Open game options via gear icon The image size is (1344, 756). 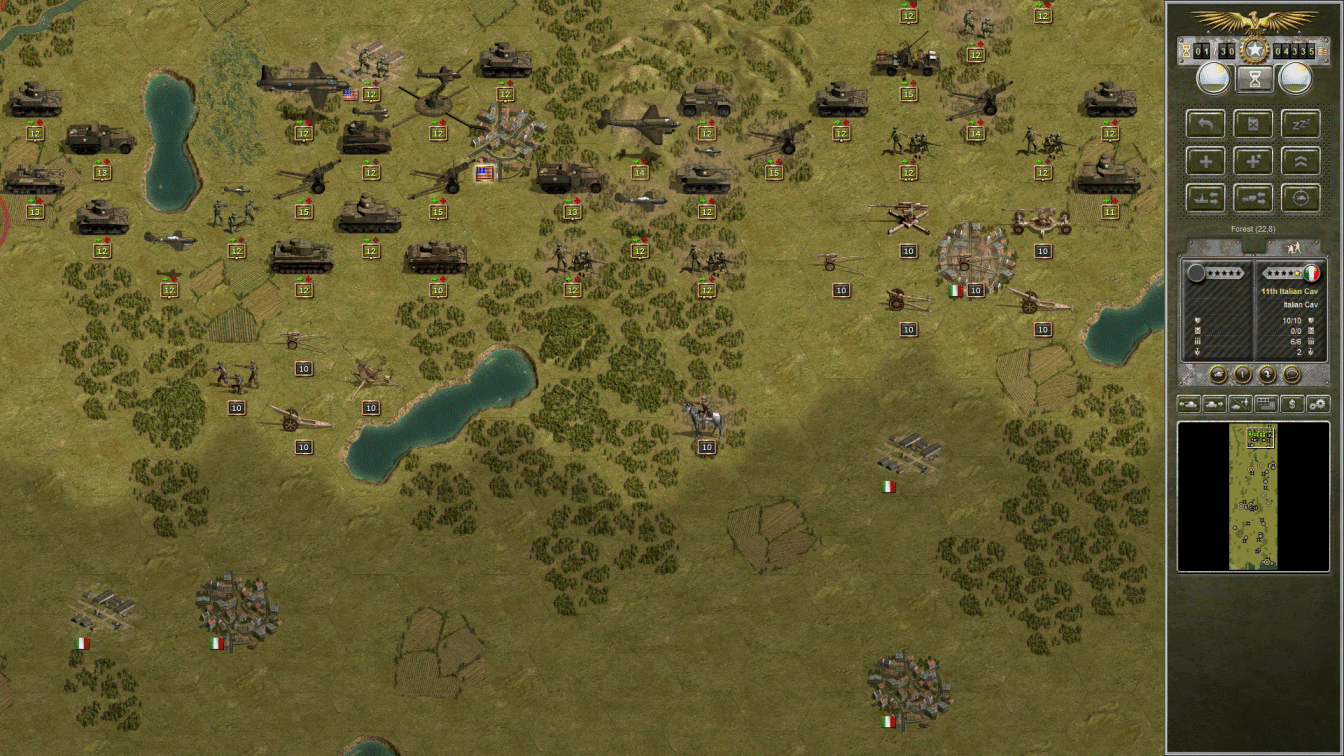(1316, 403)
